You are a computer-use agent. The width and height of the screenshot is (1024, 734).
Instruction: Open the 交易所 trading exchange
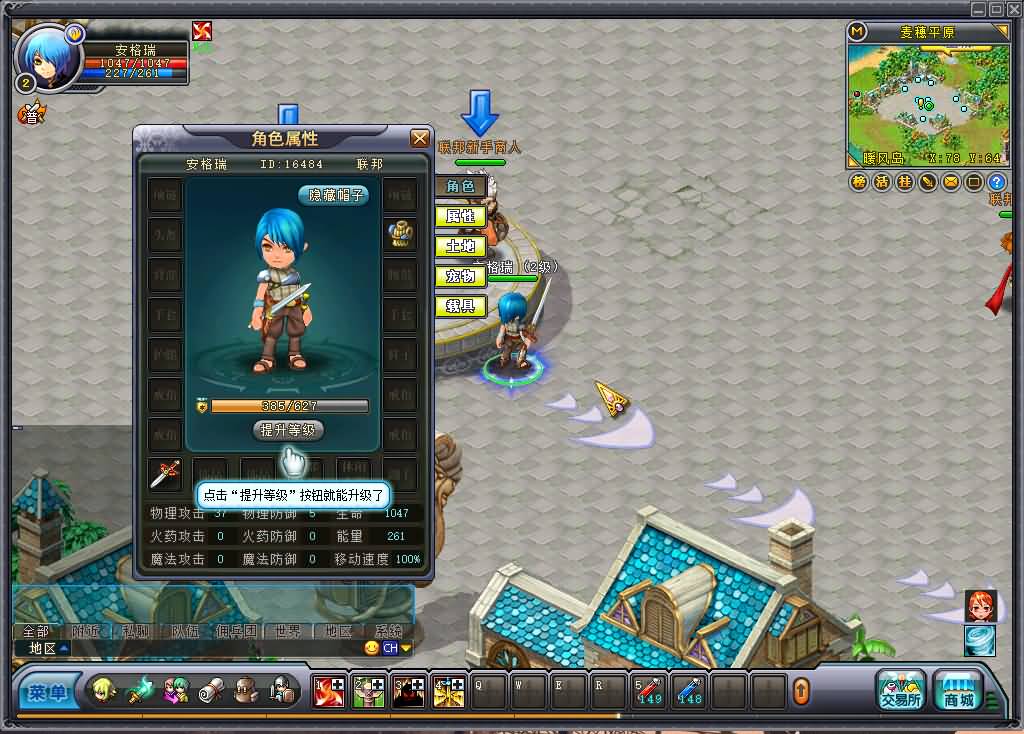click(900, 690)
